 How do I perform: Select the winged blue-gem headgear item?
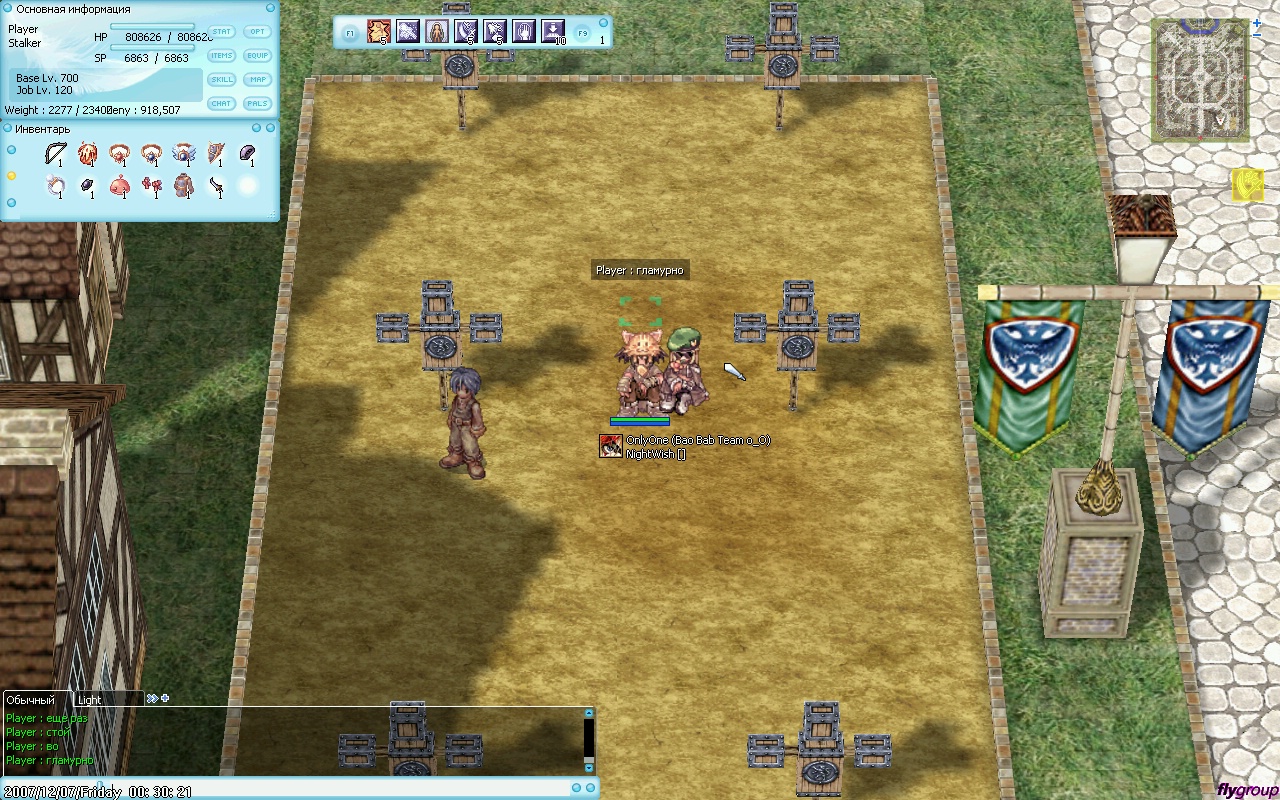183,154
